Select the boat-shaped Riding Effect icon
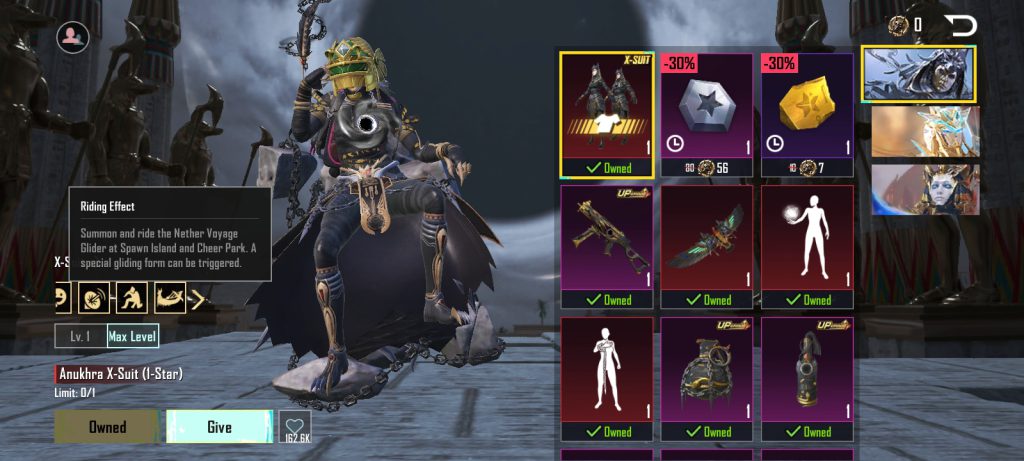This screenshot has width=1024, height=461. click(x=168, y=297)
